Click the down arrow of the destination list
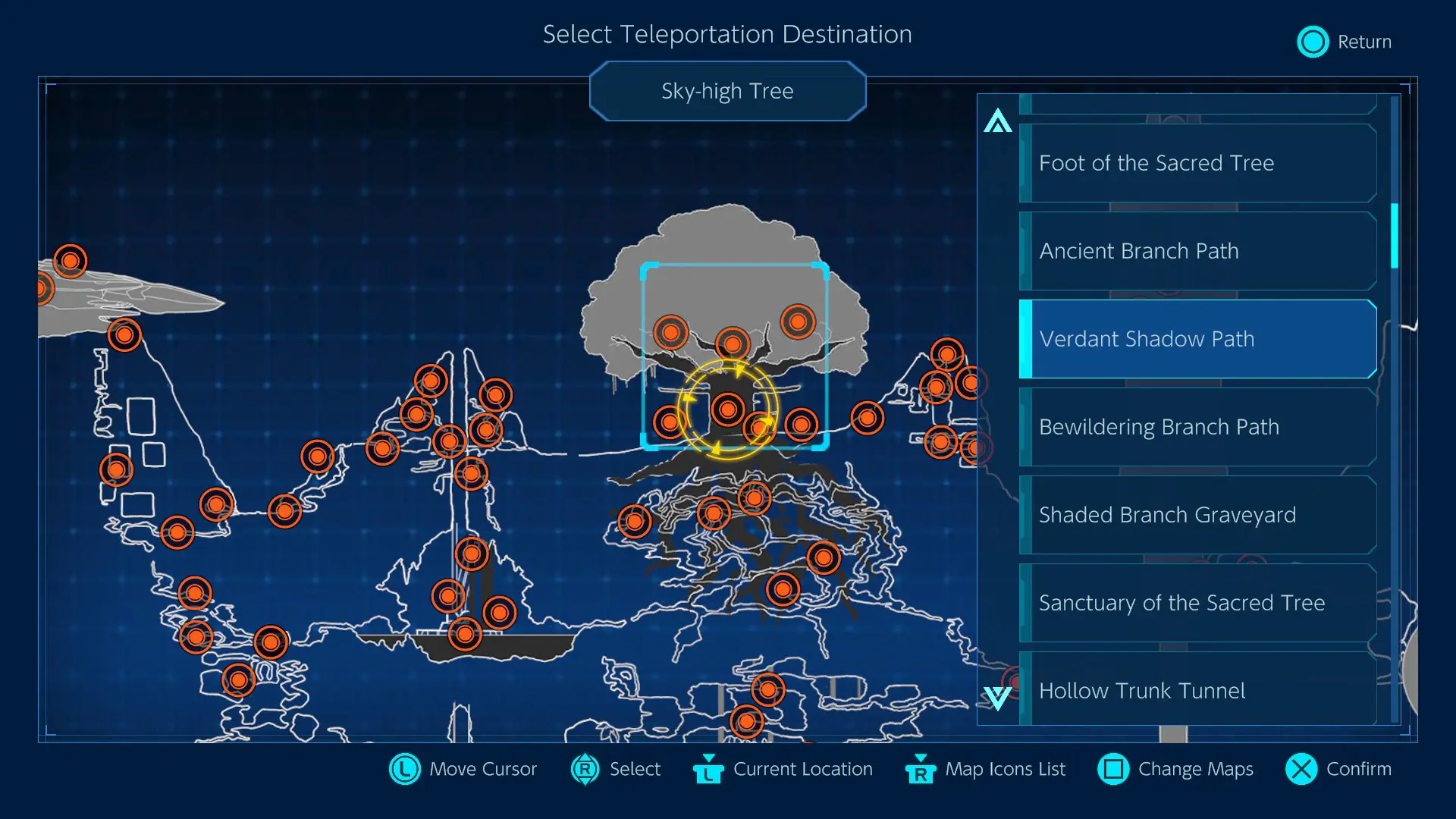1456x819 pixels. point(997,698)
